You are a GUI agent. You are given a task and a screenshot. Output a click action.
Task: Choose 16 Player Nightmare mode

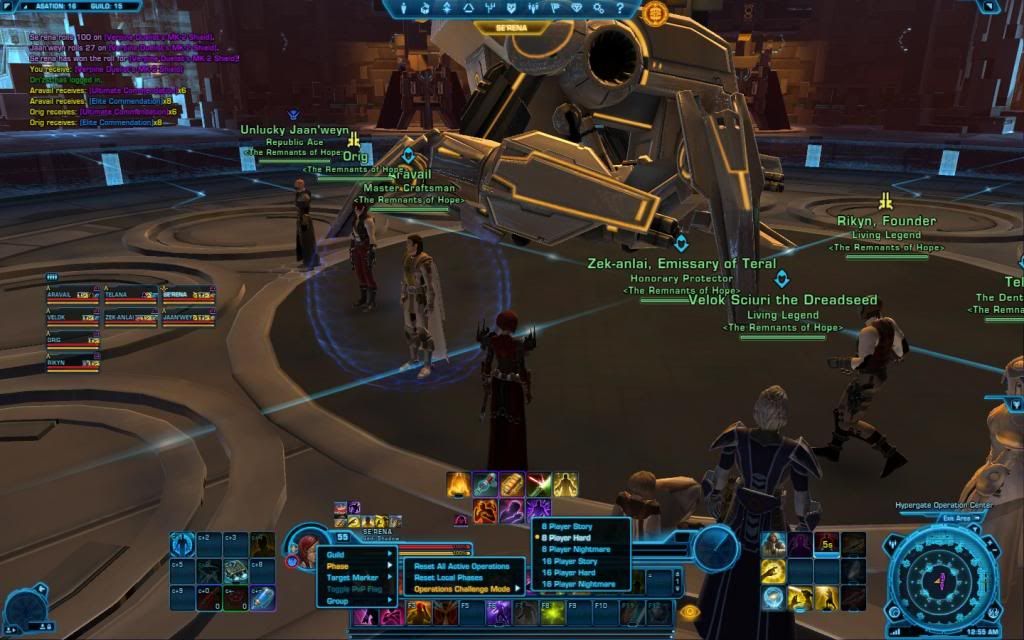pos(577,584)
